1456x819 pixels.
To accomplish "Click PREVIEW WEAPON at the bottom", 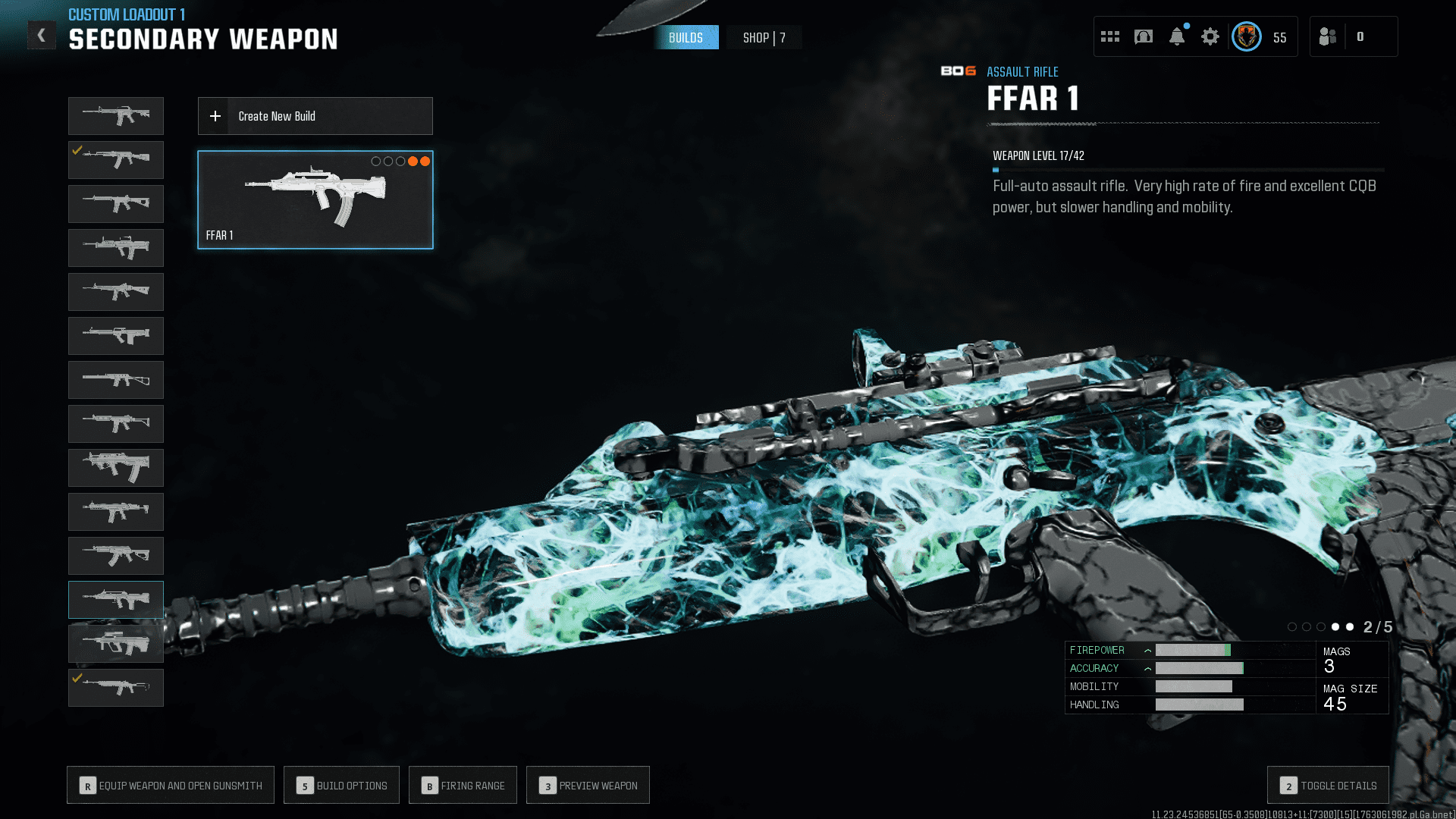I will (x=588, y=785).
